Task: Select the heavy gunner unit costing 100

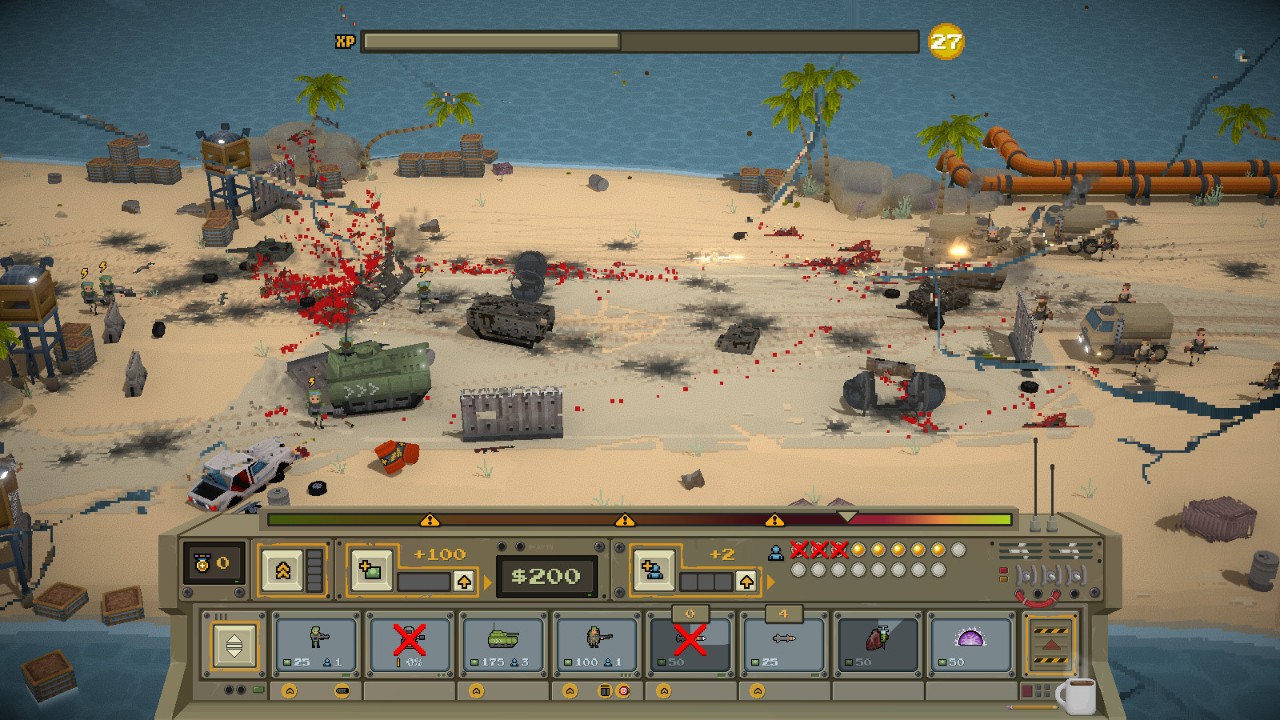Action: [x=596, y=644]
